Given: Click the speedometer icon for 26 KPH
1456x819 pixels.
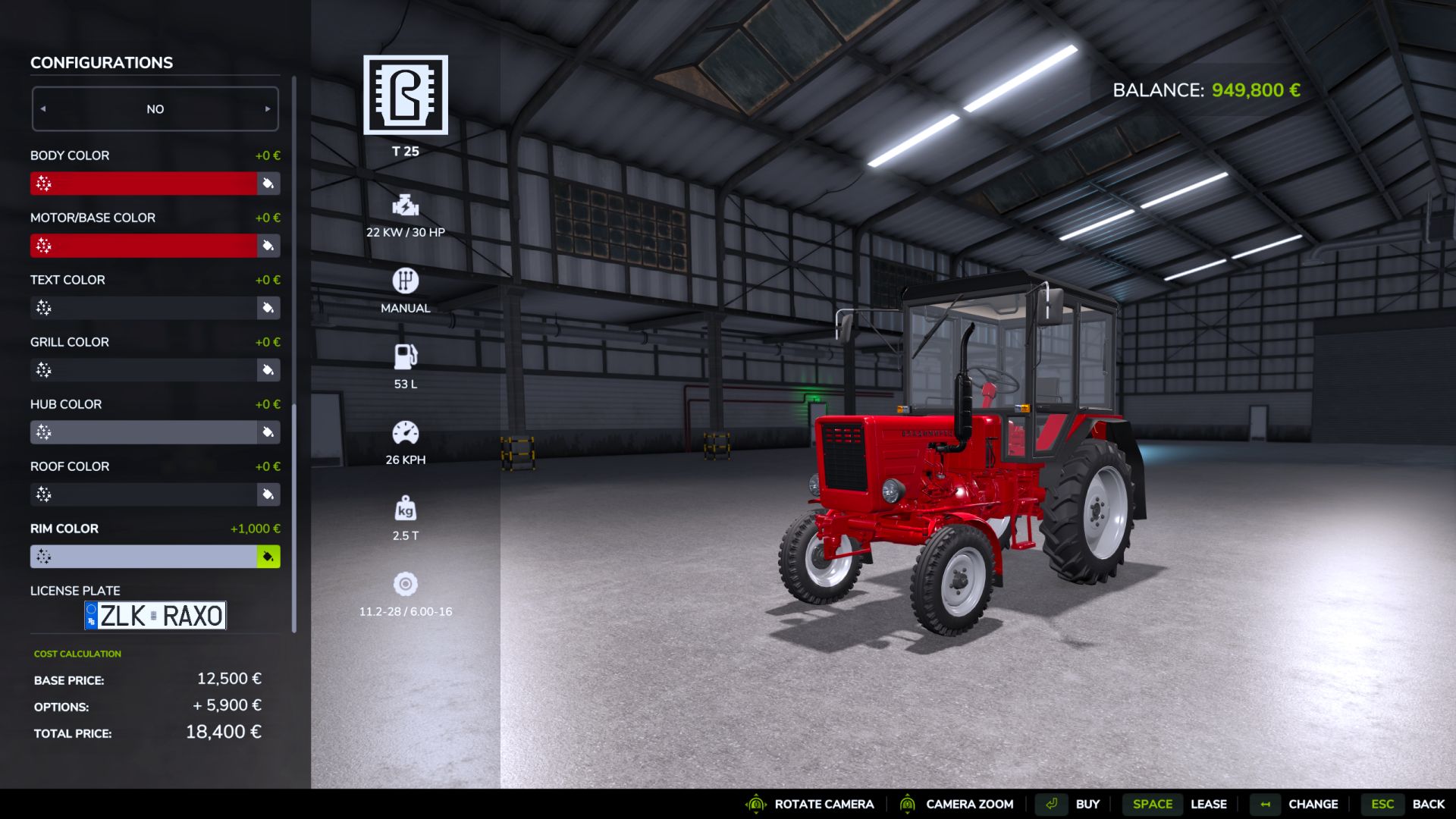Looking at the screenshot, I should [405, 432].
